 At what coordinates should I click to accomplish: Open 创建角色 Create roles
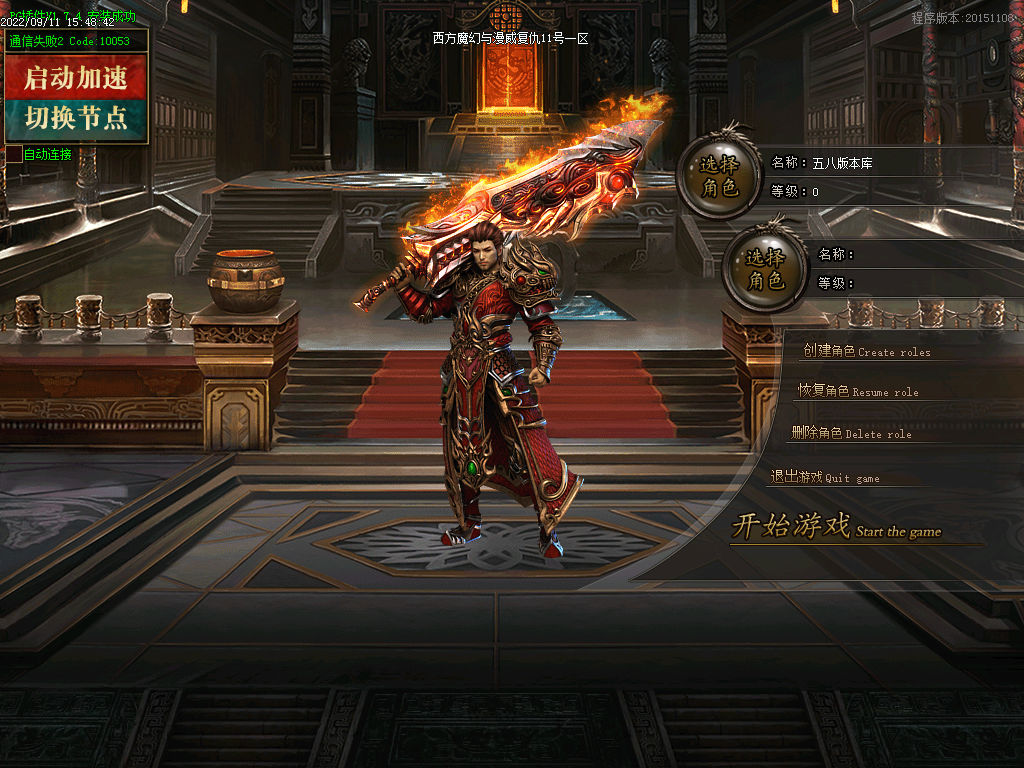pyautogui.click(x=866, y=351)
